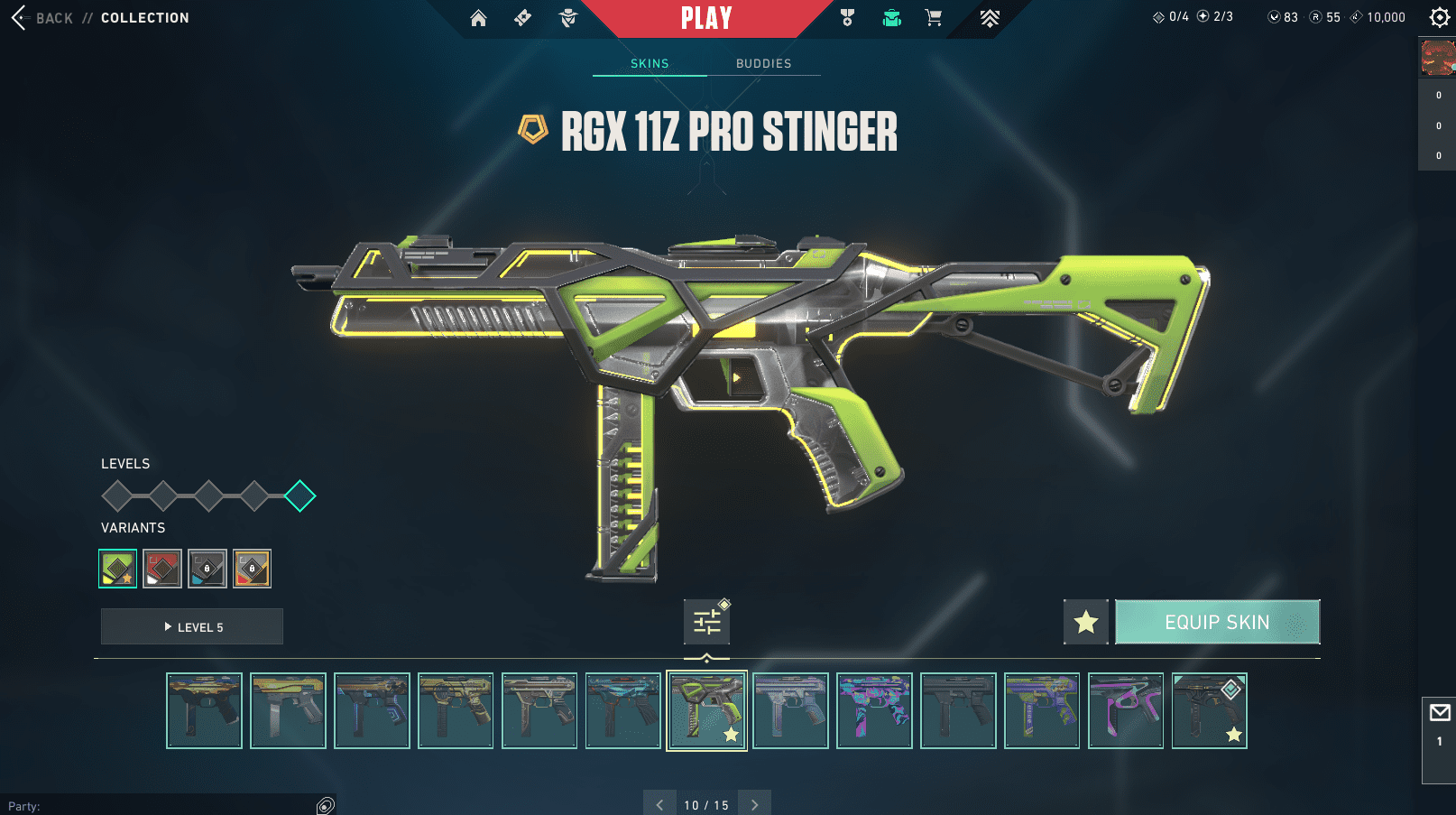1456x815 pixels.
Task: Switch to the Buddies tab
Action: 763,63
